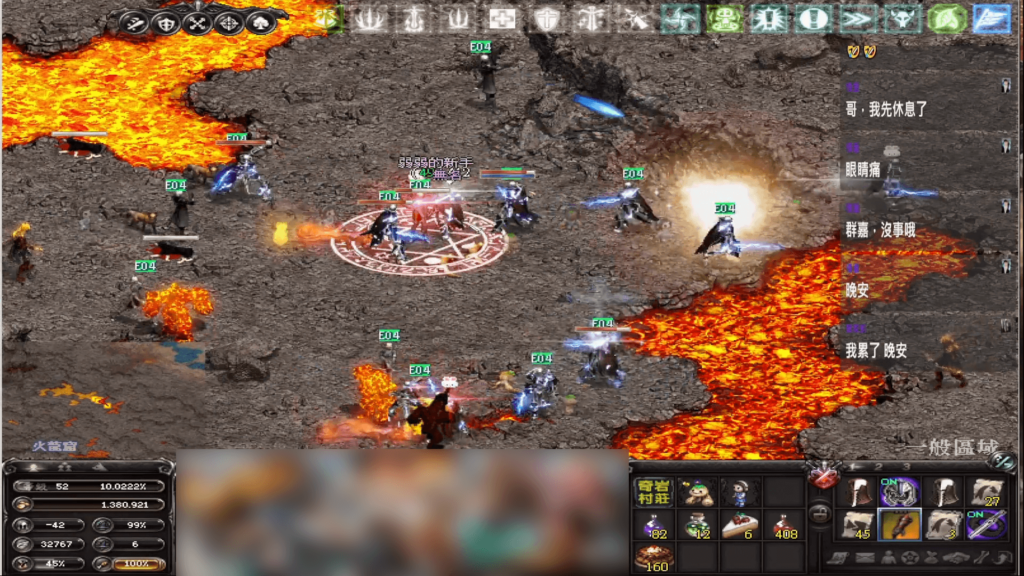The height and width of the screenshot is (576, 1024).
Task: Eat the cake slice item
Action: click(x=741, y=525)
